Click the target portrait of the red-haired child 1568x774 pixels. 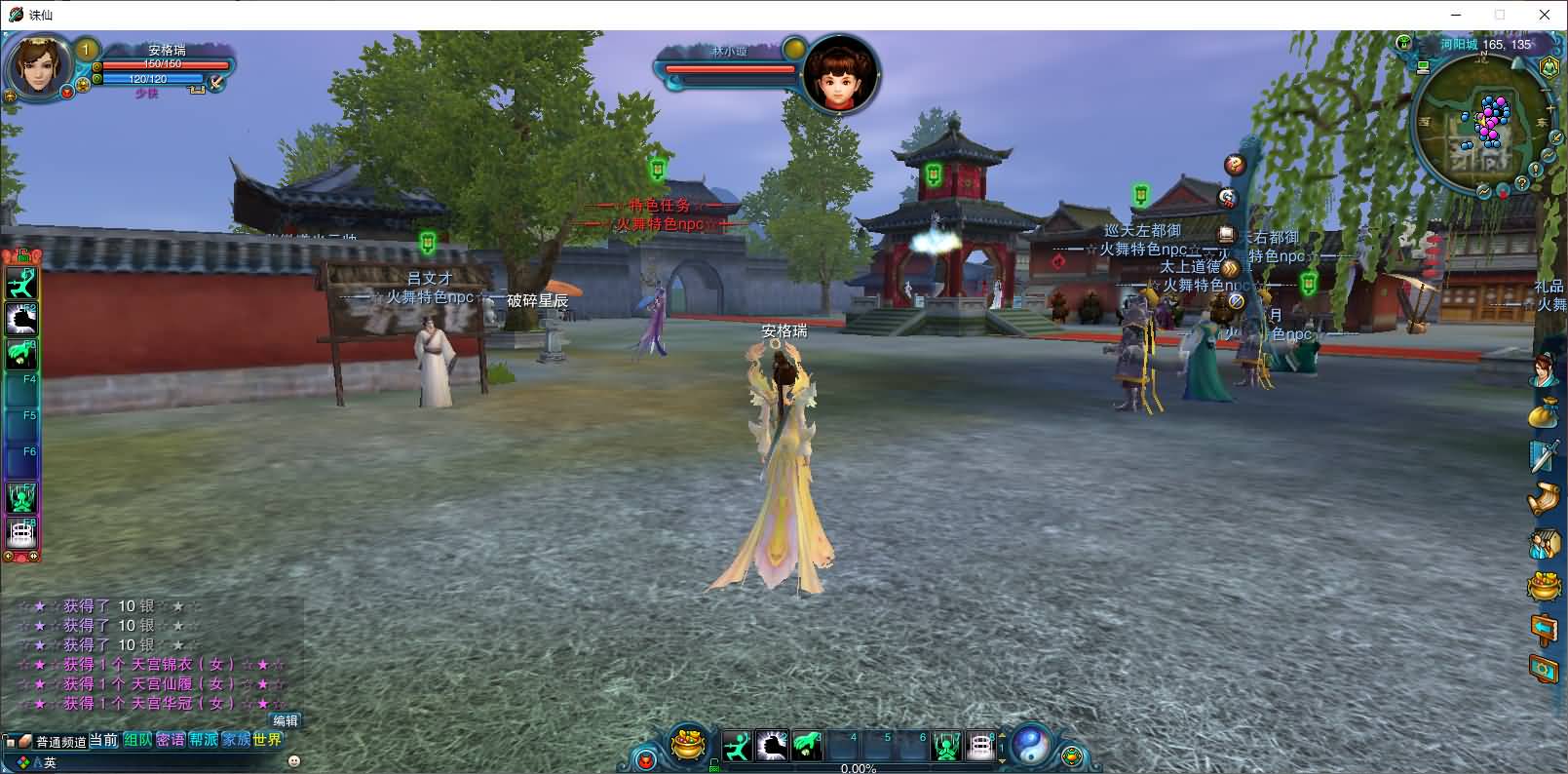840,76
